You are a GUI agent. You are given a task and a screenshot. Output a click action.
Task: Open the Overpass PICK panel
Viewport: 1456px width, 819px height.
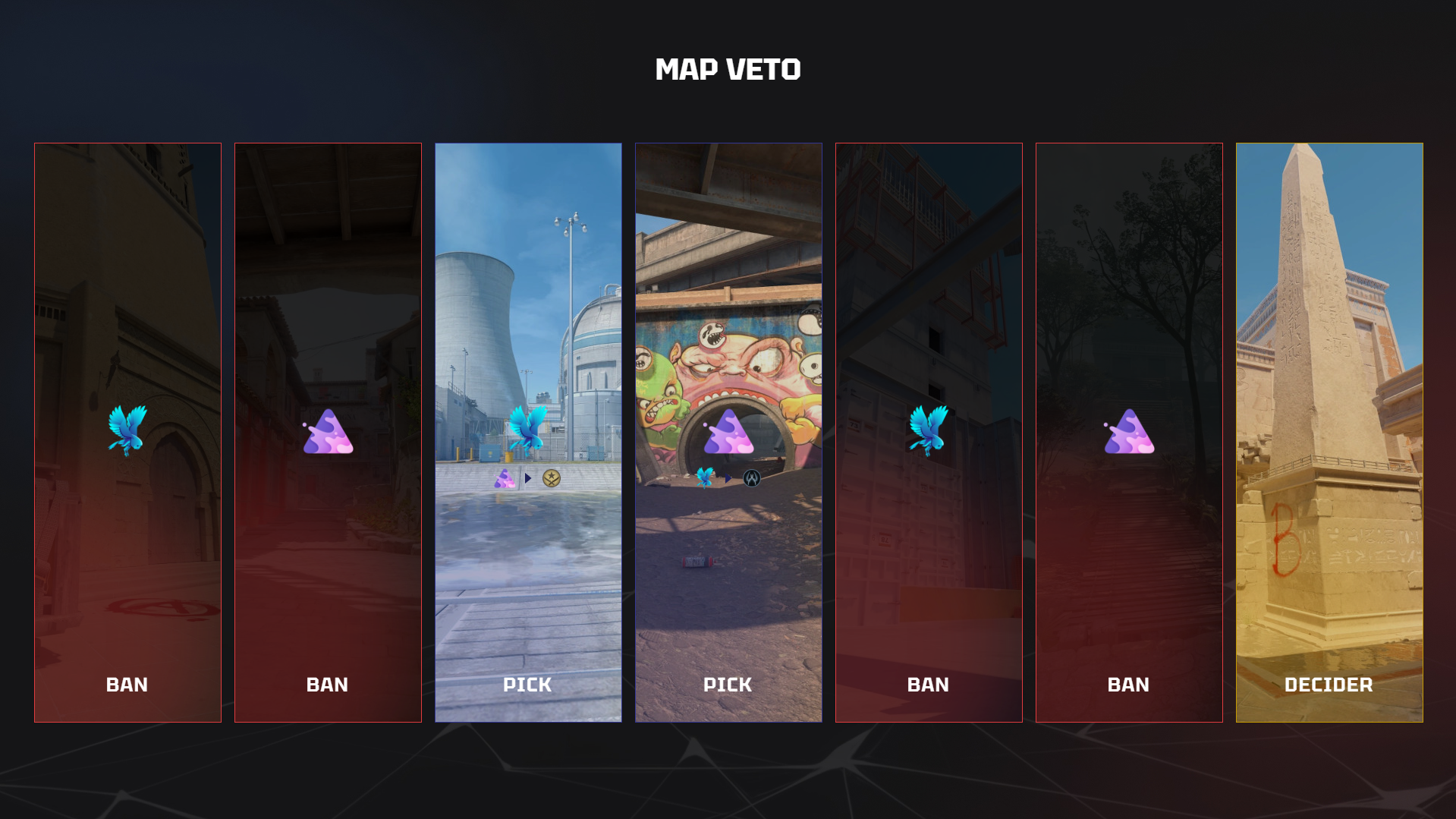pyautogui.click(x=728, y=304)
